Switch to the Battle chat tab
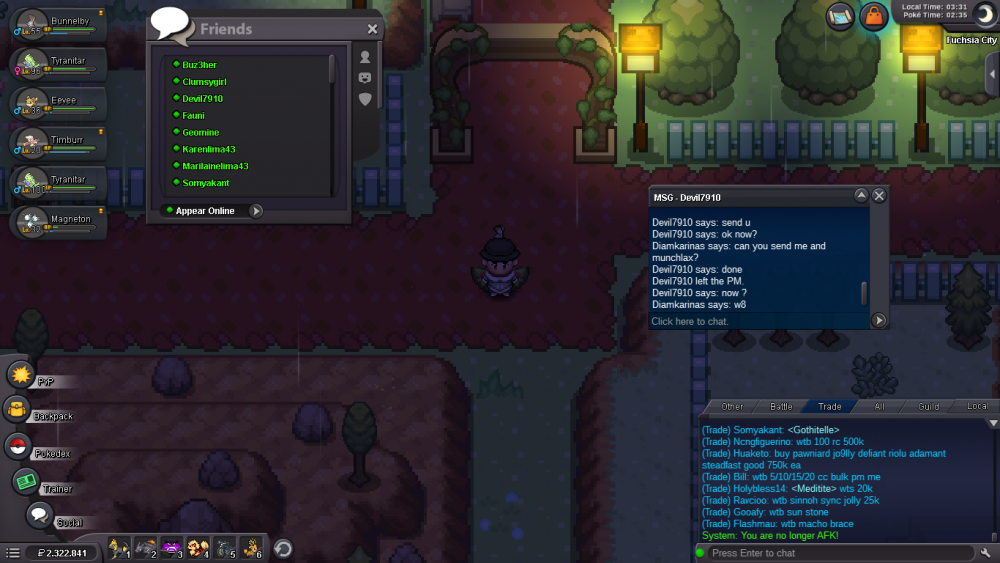Image resolution: width=1000 pixels, height=563 pixels. point(781,407)
